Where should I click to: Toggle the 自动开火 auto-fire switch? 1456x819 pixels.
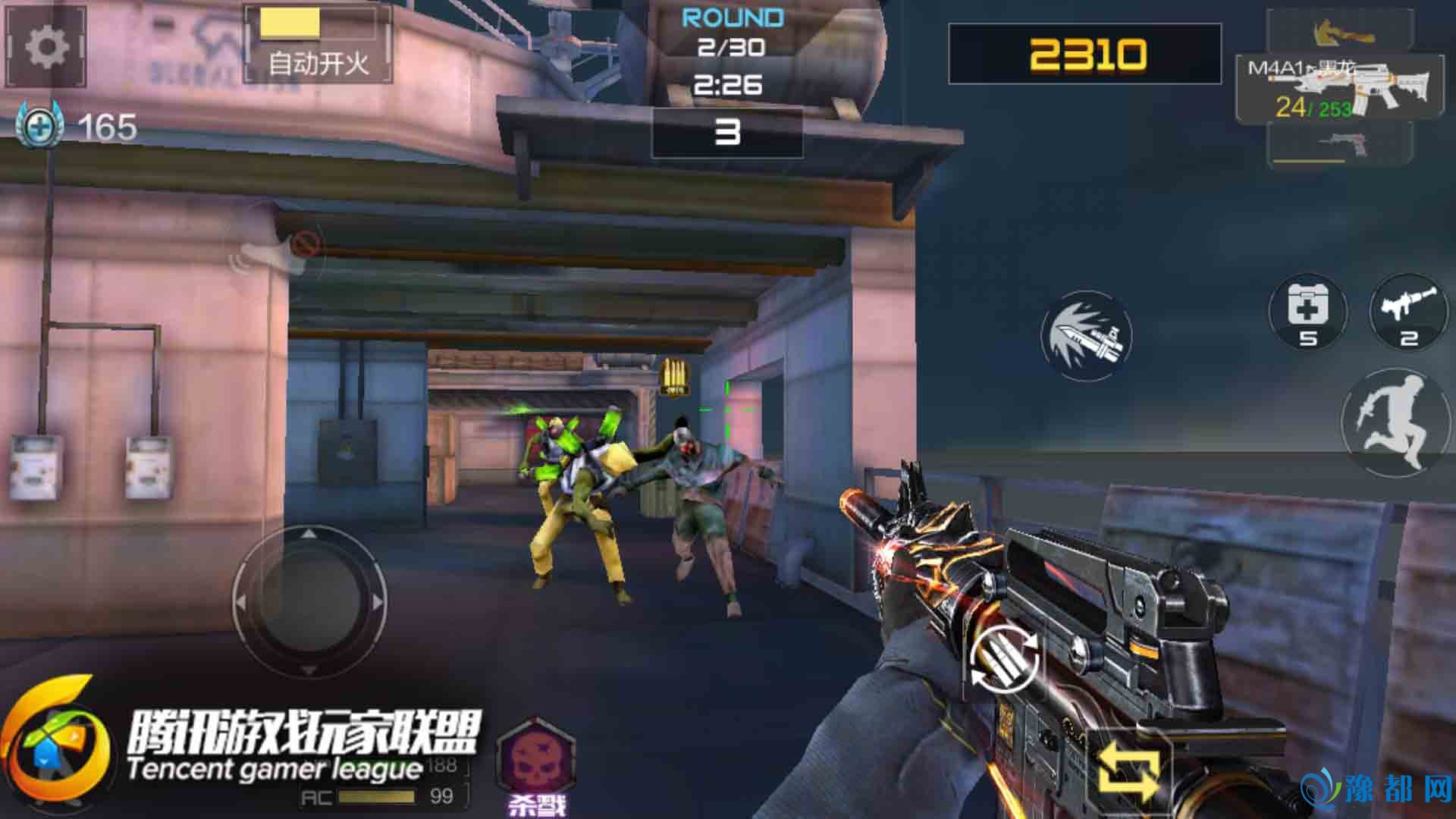(x=318, y=44)
